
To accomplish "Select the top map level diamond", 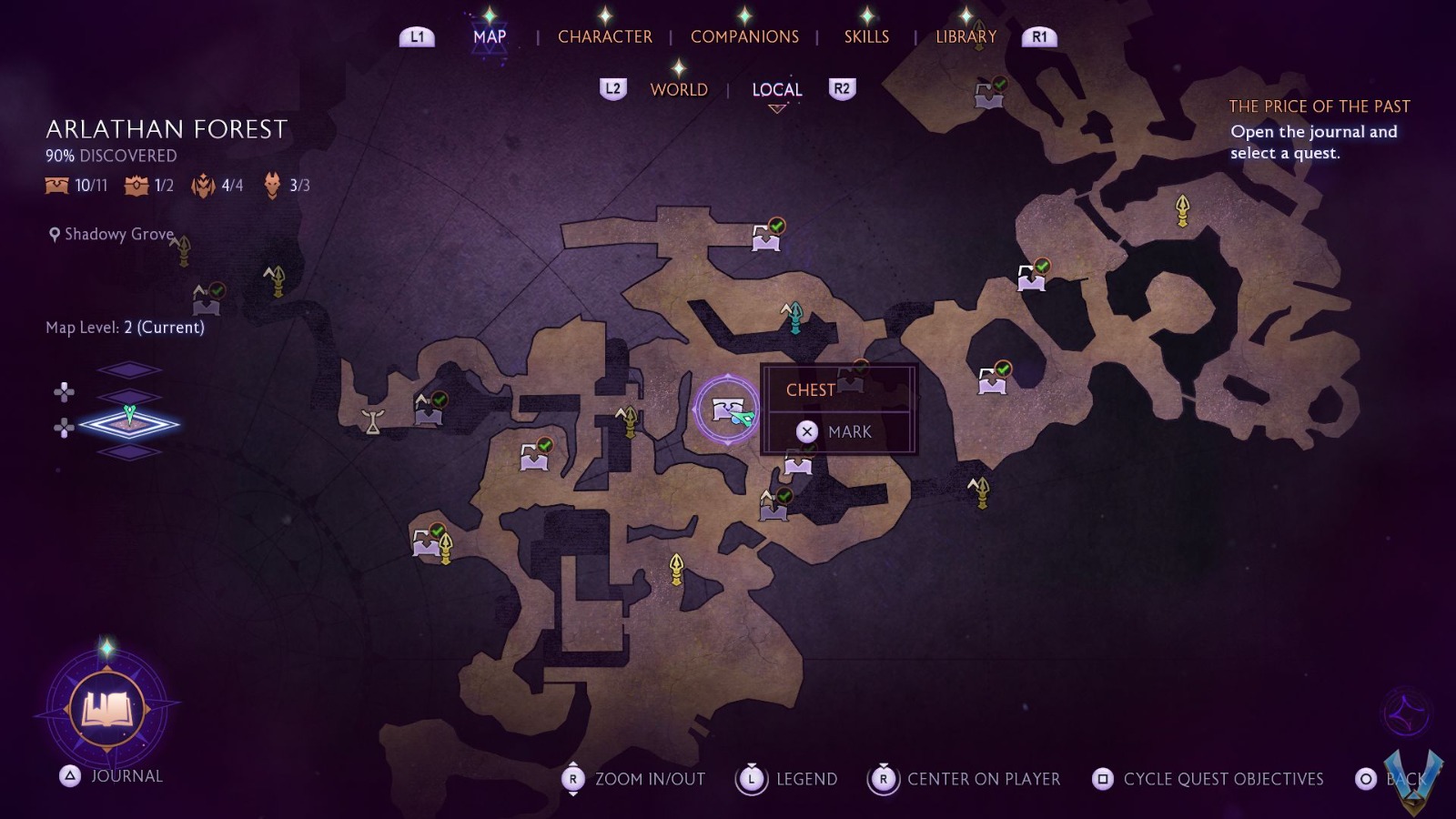I will [129, 369].
